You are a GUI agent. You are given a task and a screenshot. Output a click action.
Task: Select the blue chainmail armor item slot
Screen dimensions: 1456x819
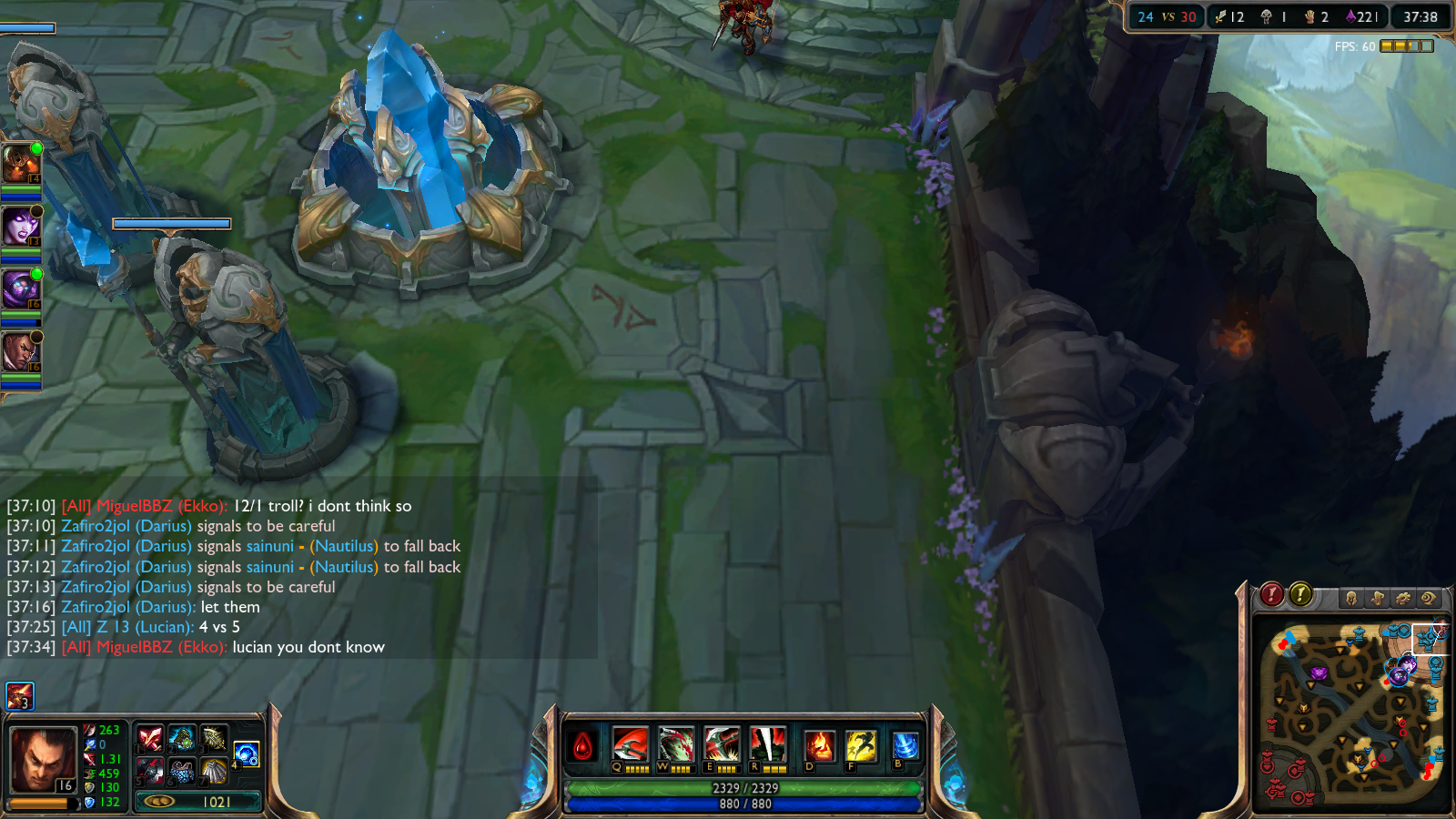tap(182, 772)
